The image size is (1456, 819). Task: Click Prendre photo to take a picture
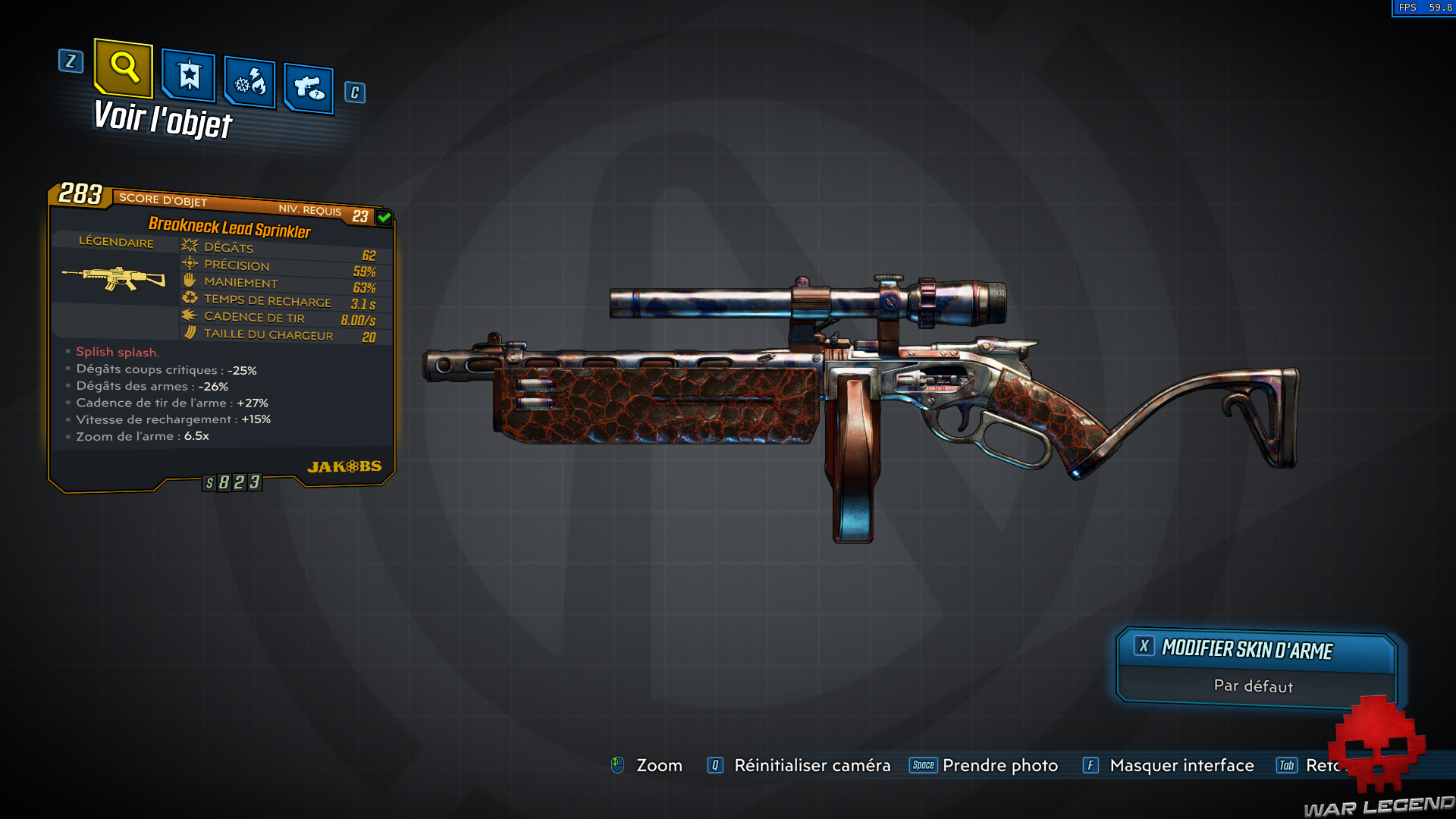[999, 766]
